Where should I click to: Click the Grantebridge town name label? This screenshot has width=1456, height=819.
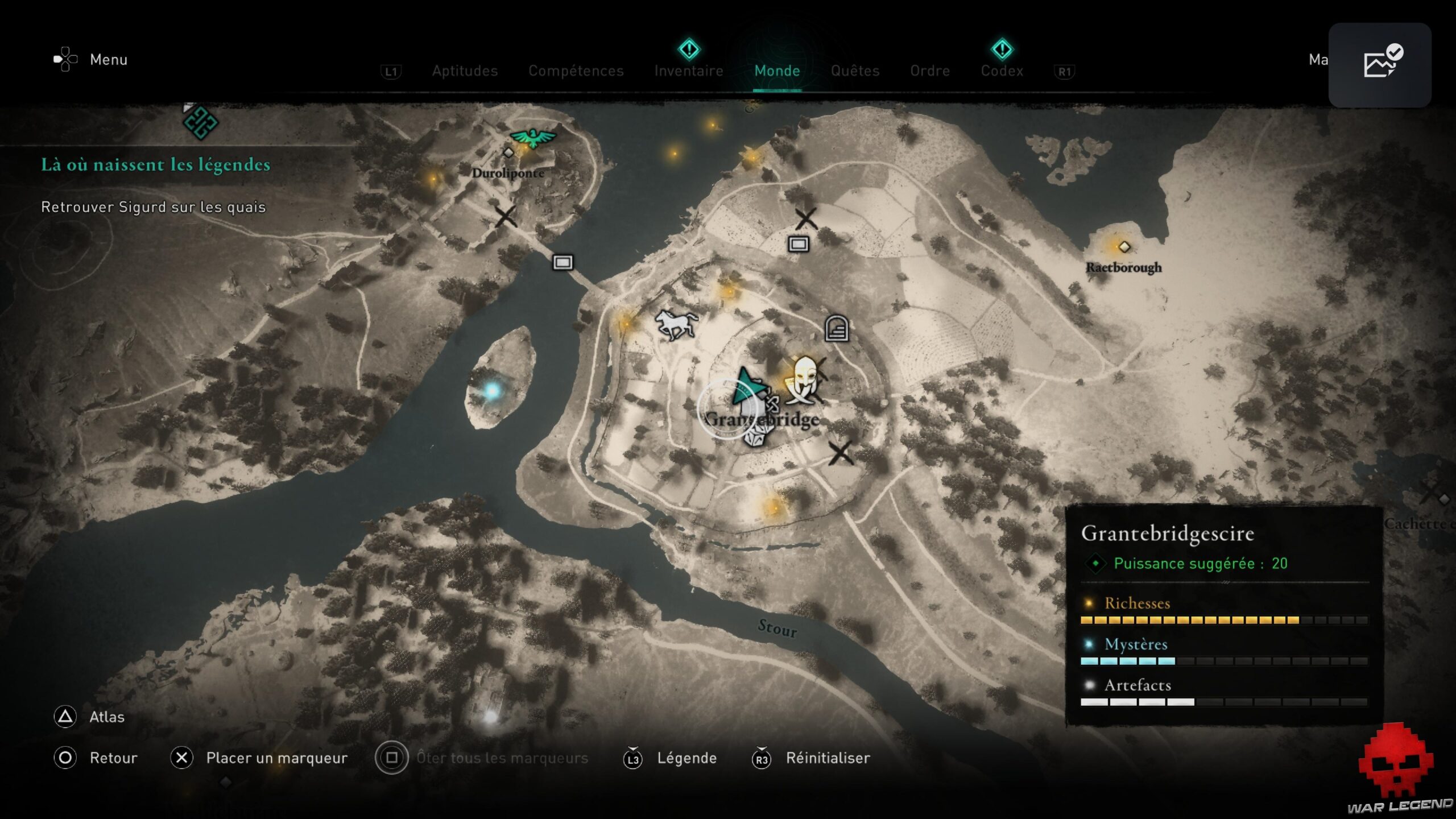click(x=761, y=421)
